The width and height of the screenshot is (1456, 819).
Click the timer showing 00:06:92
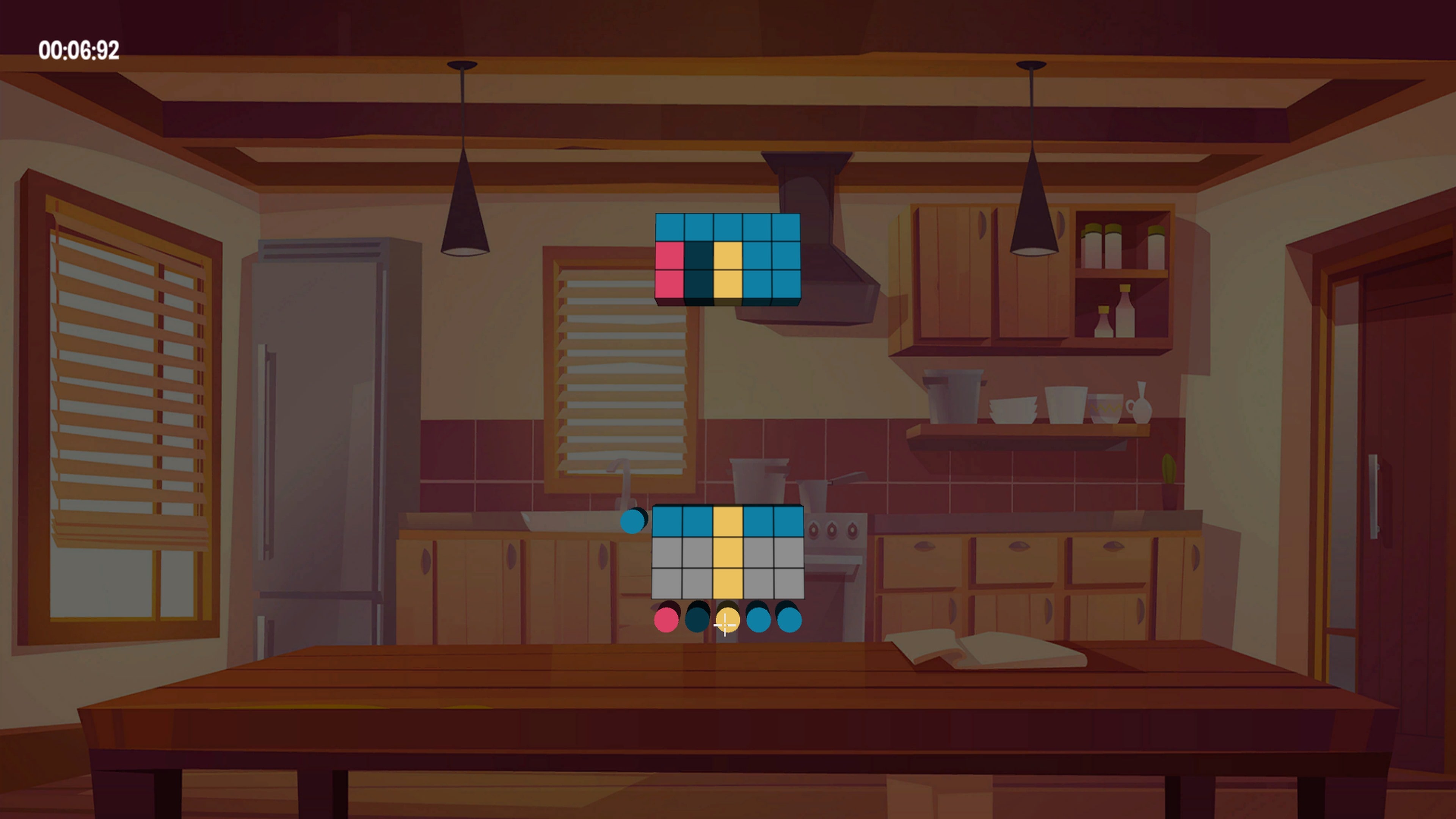79,50
